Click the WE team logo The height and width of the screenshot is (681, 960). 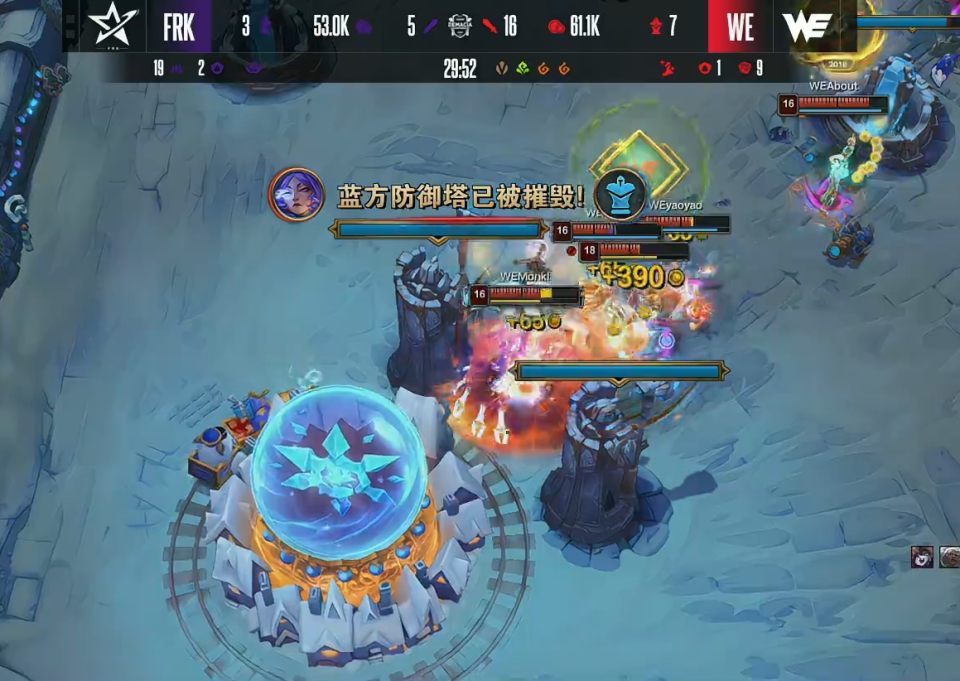click(808, 26)
